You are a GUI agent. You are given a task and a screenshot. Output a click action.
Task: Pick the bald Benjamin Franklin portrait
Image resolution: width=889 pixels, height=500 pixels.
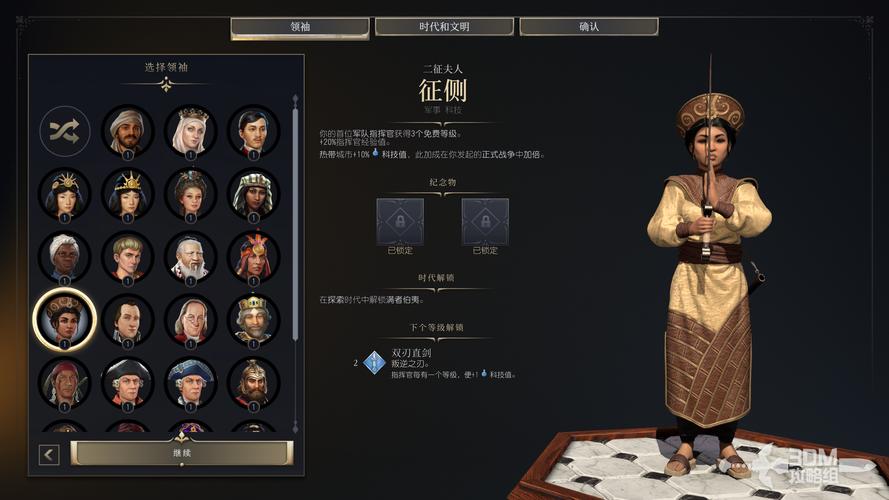pos(190,320)
